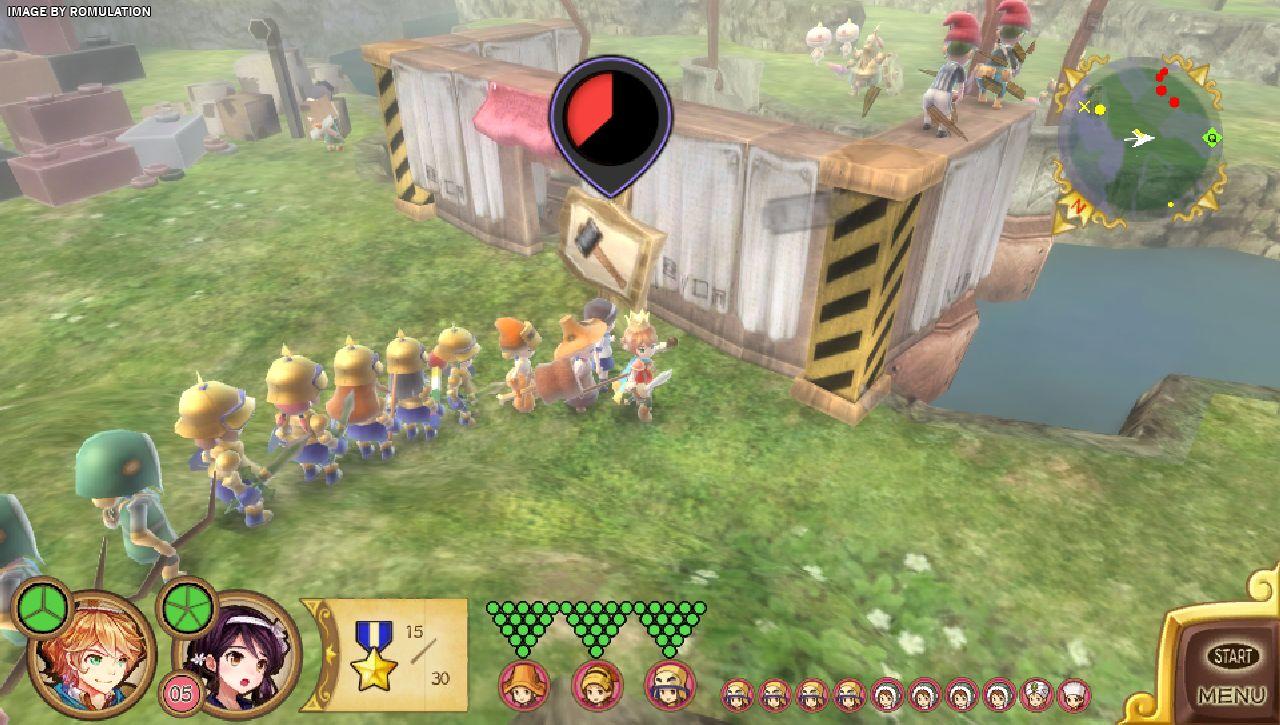Choose the dark-haired yellow-hat squad icon
This screenshot has width=1280, height=725.
click(x=670, y=685)
